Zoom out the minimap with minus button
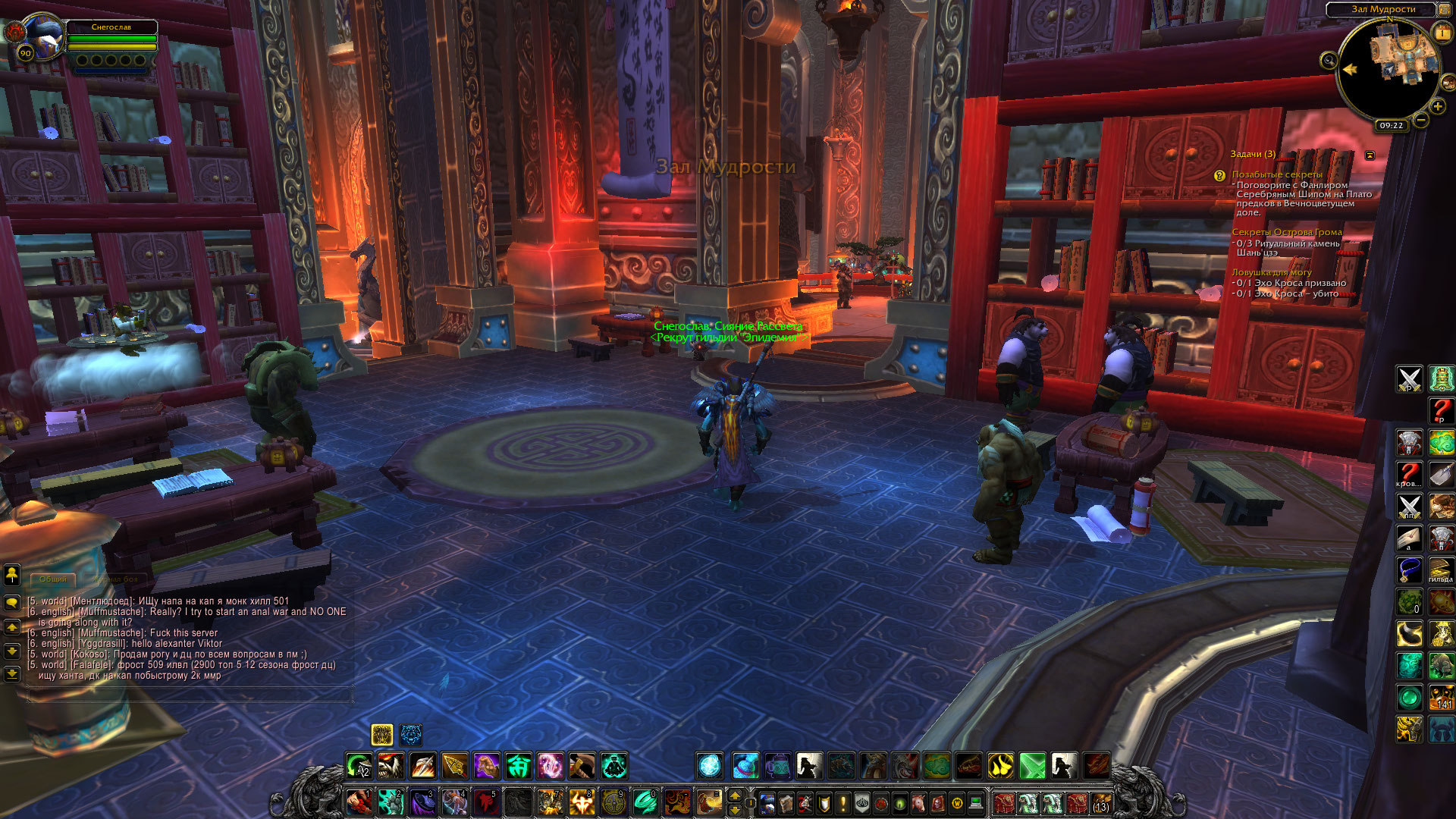Viewport: 1456px width, 819px height. (x=1421, y=120)
